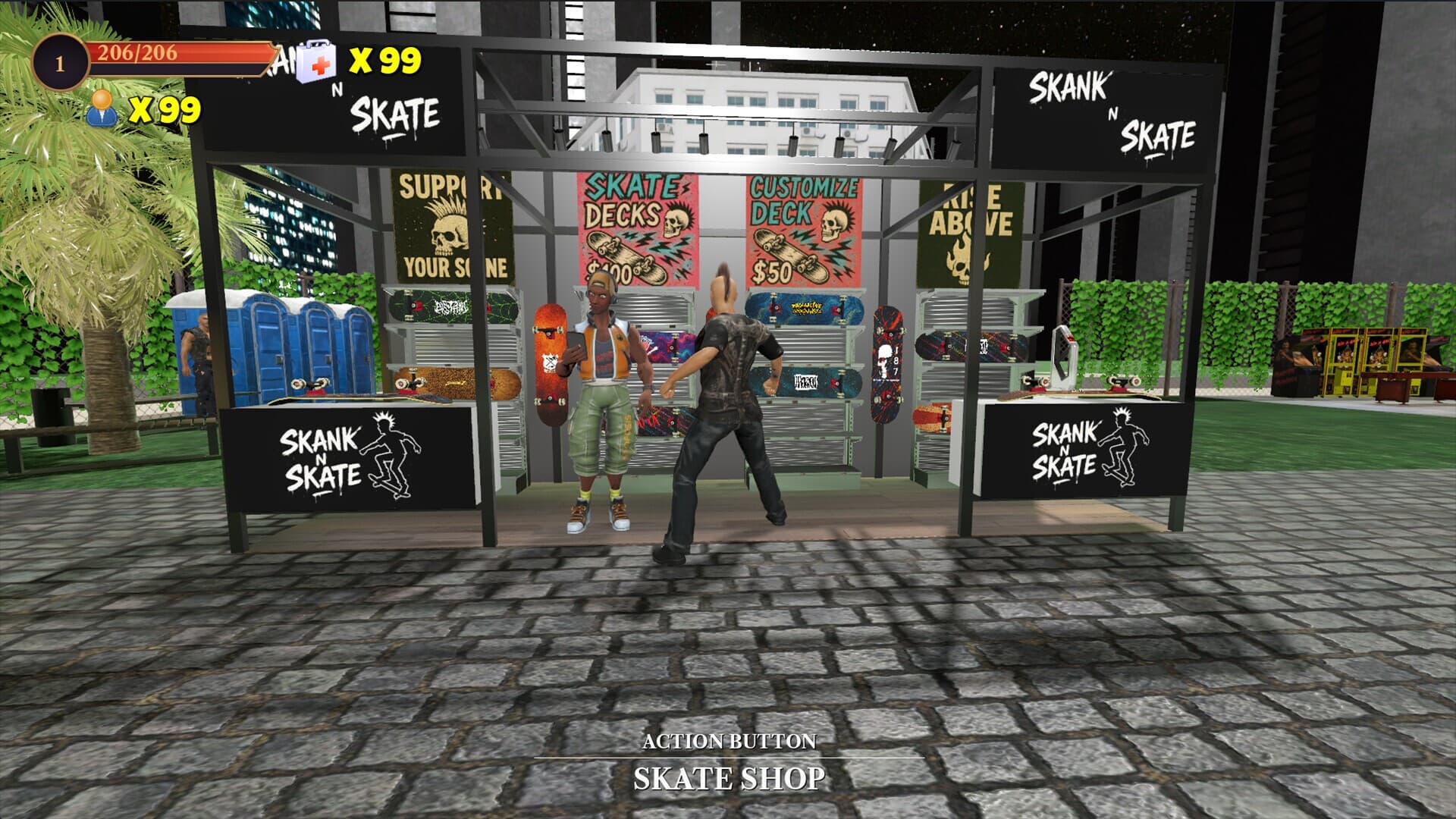This screenshot has height=819, width=1456.
Task: Toggle the shop mirror device on the right counter
Action: [1065, 356]
